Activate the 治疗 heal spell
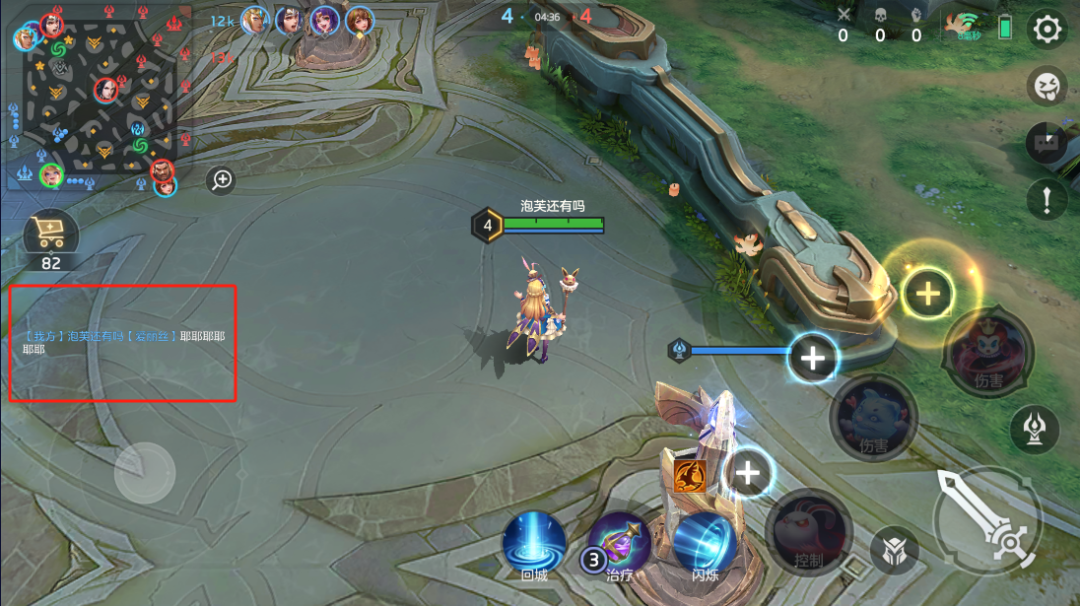The height and width of the screenshot is (606, 1080). pos(620,545)
